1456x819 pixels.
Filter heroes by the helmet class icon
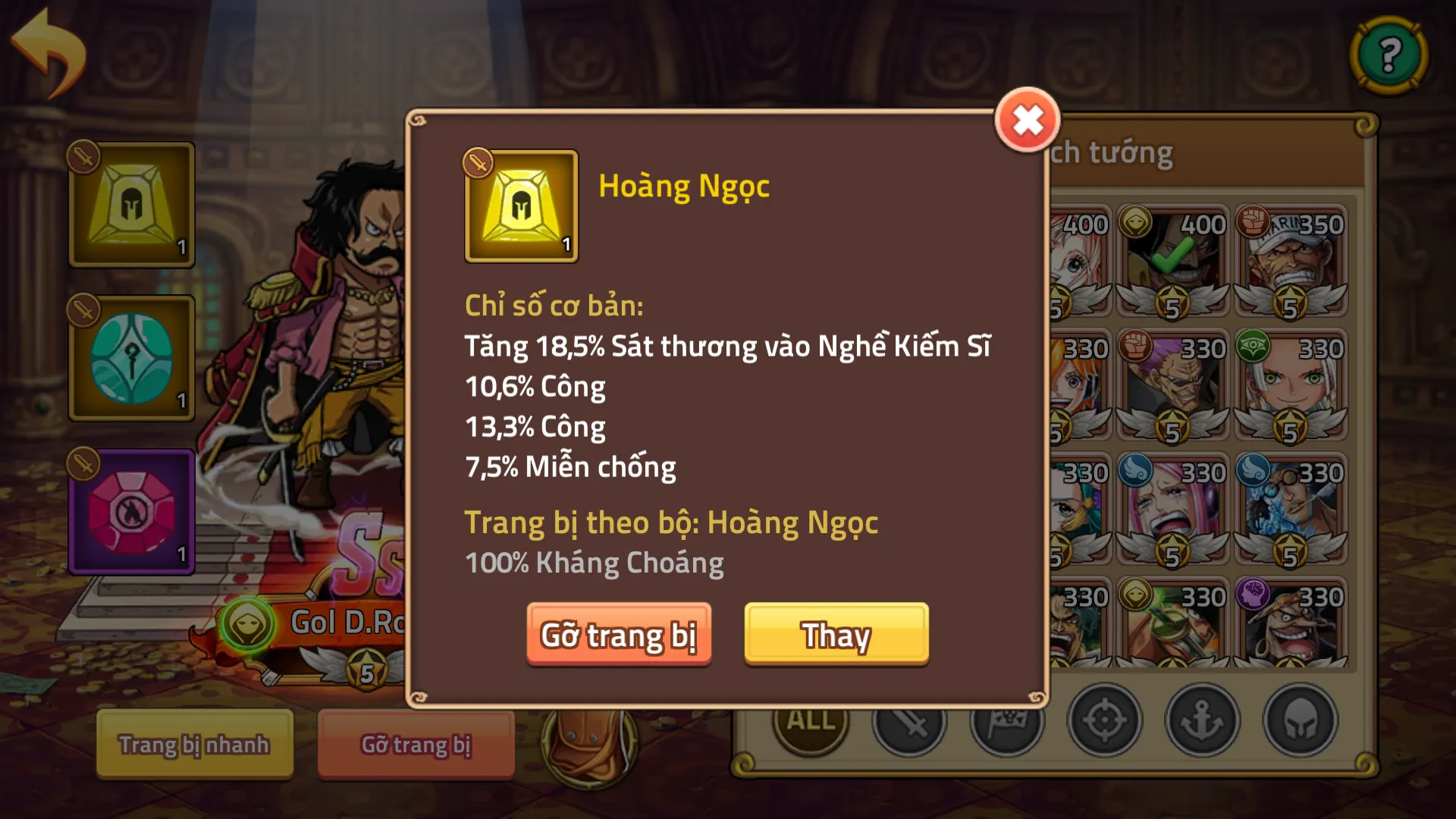pos(1300,720)
